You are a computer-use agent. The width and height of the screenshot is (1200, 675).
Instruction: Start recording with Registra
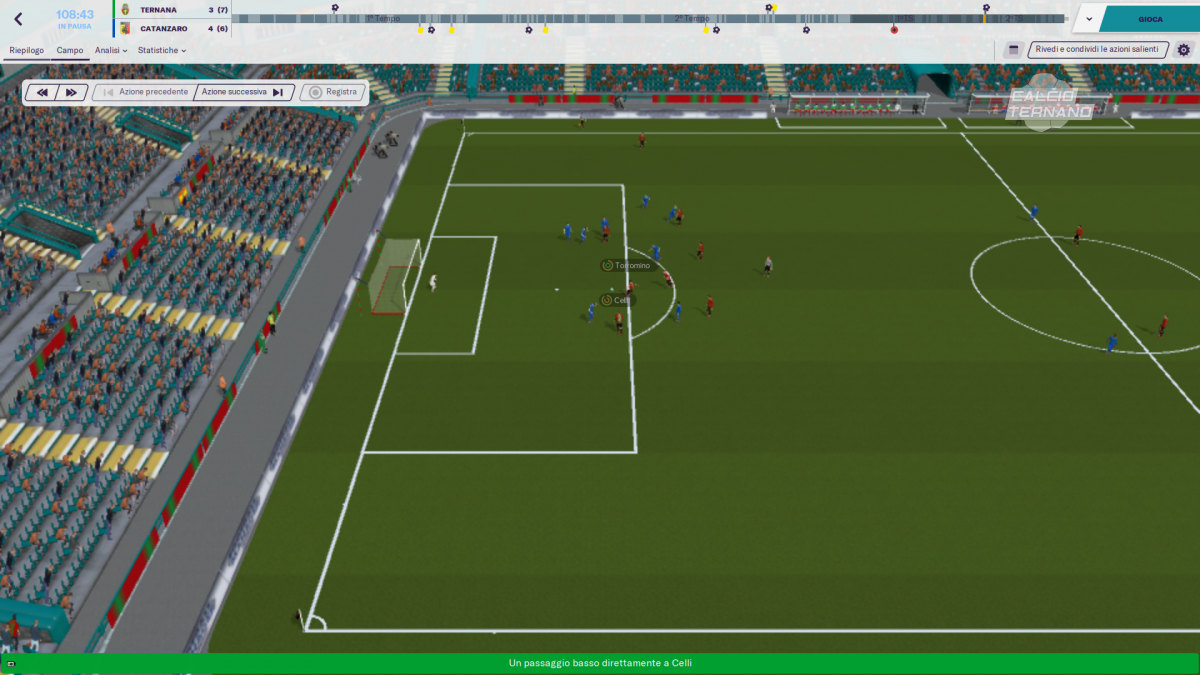(x=333, y=92)
